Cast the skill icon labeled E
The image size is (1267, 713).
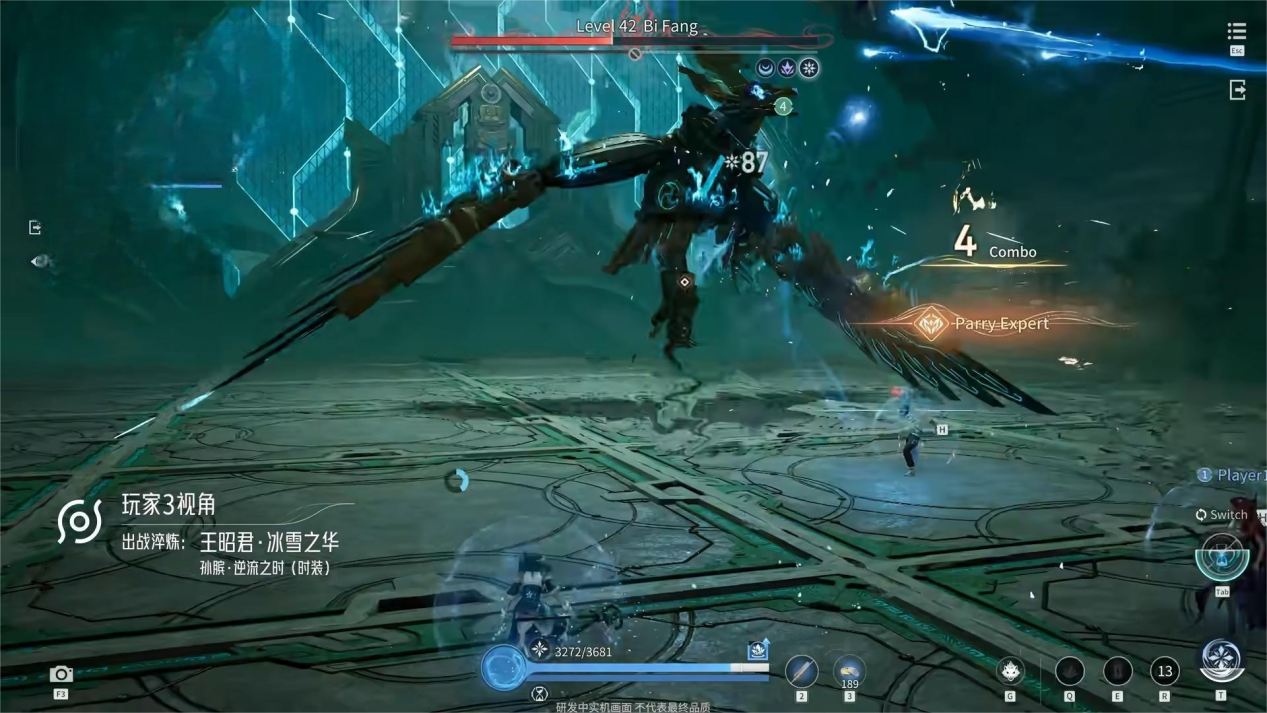[x=1117, y=670]
